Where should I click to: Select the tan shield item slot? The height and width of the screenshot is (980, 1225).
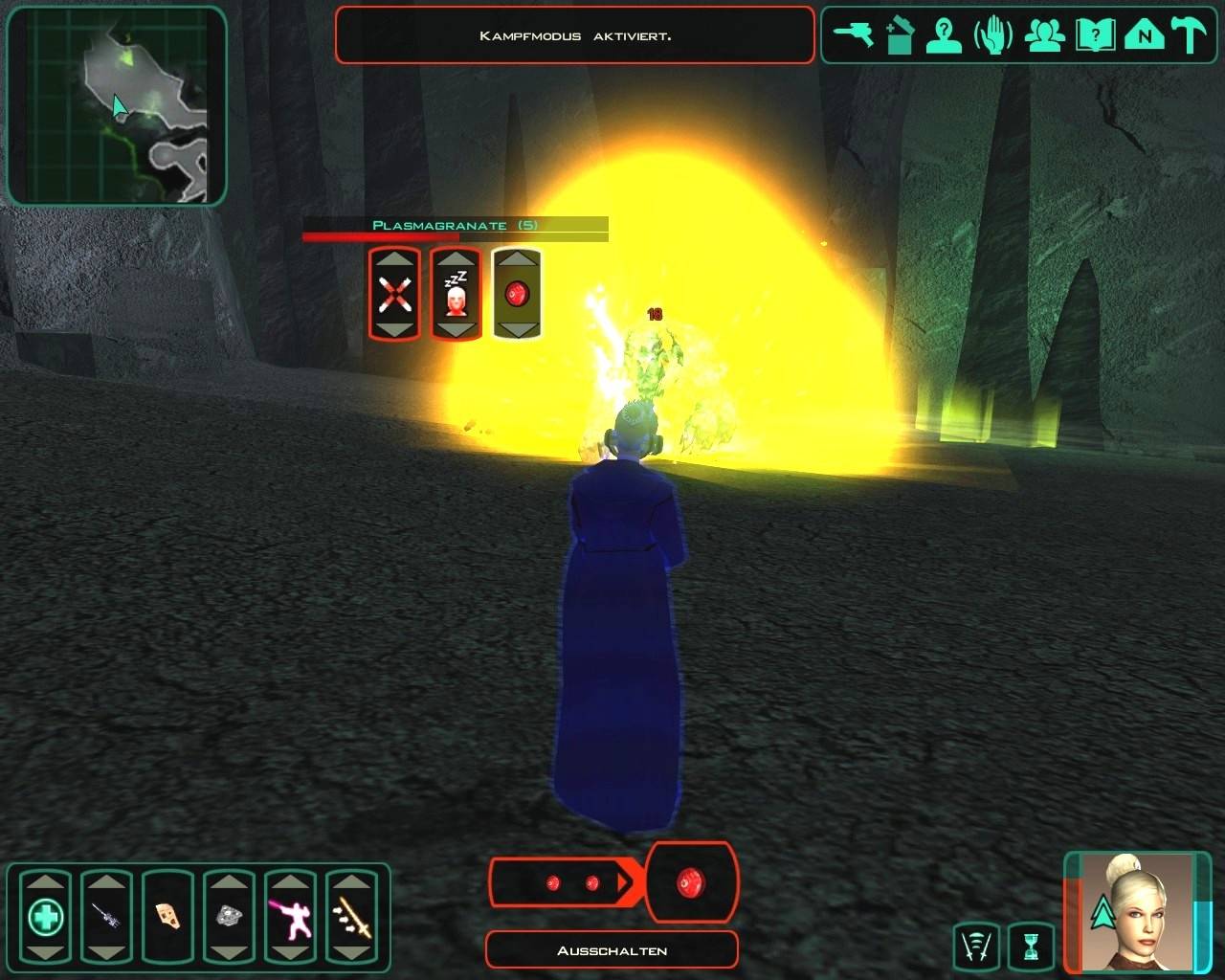(x=167, y=918)
